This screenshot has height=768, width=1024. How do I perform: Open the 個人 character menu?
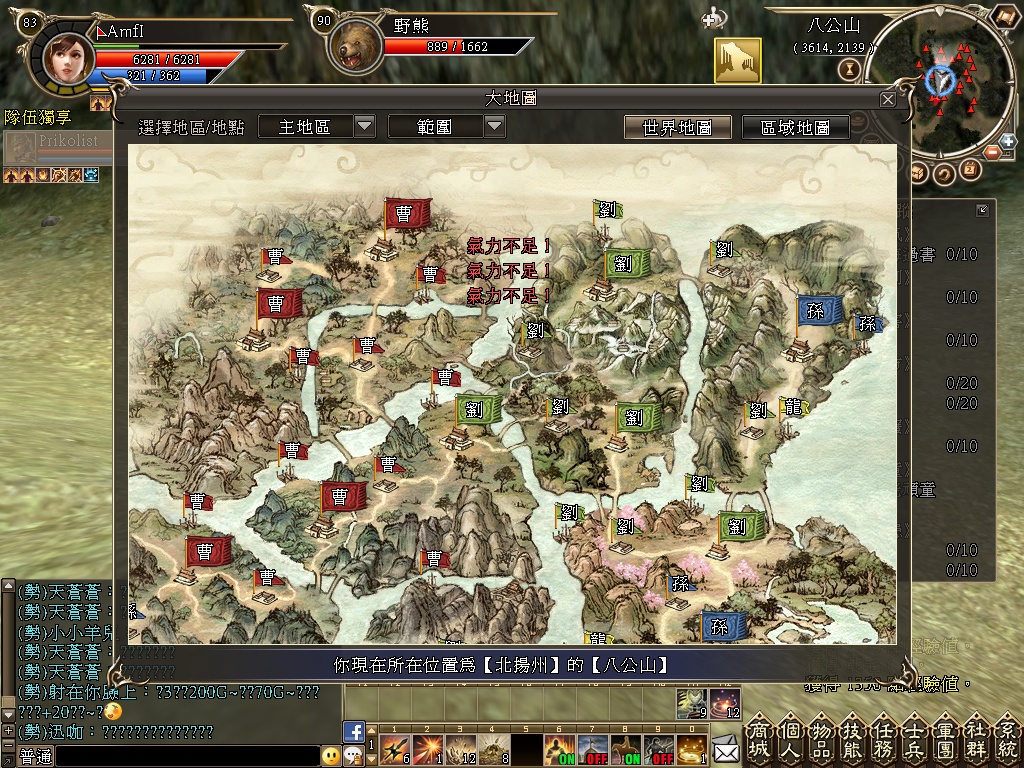click(x=791, y=738)
